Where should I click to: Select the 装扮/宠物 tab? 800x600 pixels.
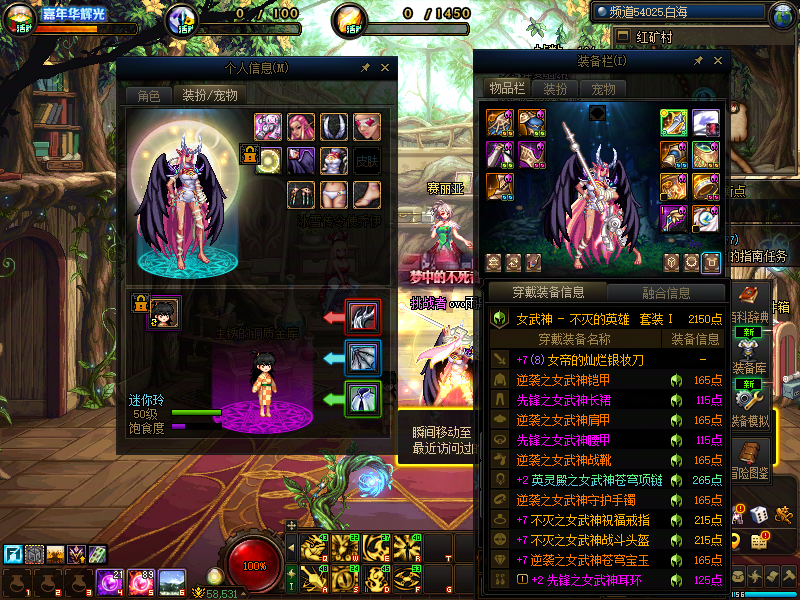pos(208,96)
